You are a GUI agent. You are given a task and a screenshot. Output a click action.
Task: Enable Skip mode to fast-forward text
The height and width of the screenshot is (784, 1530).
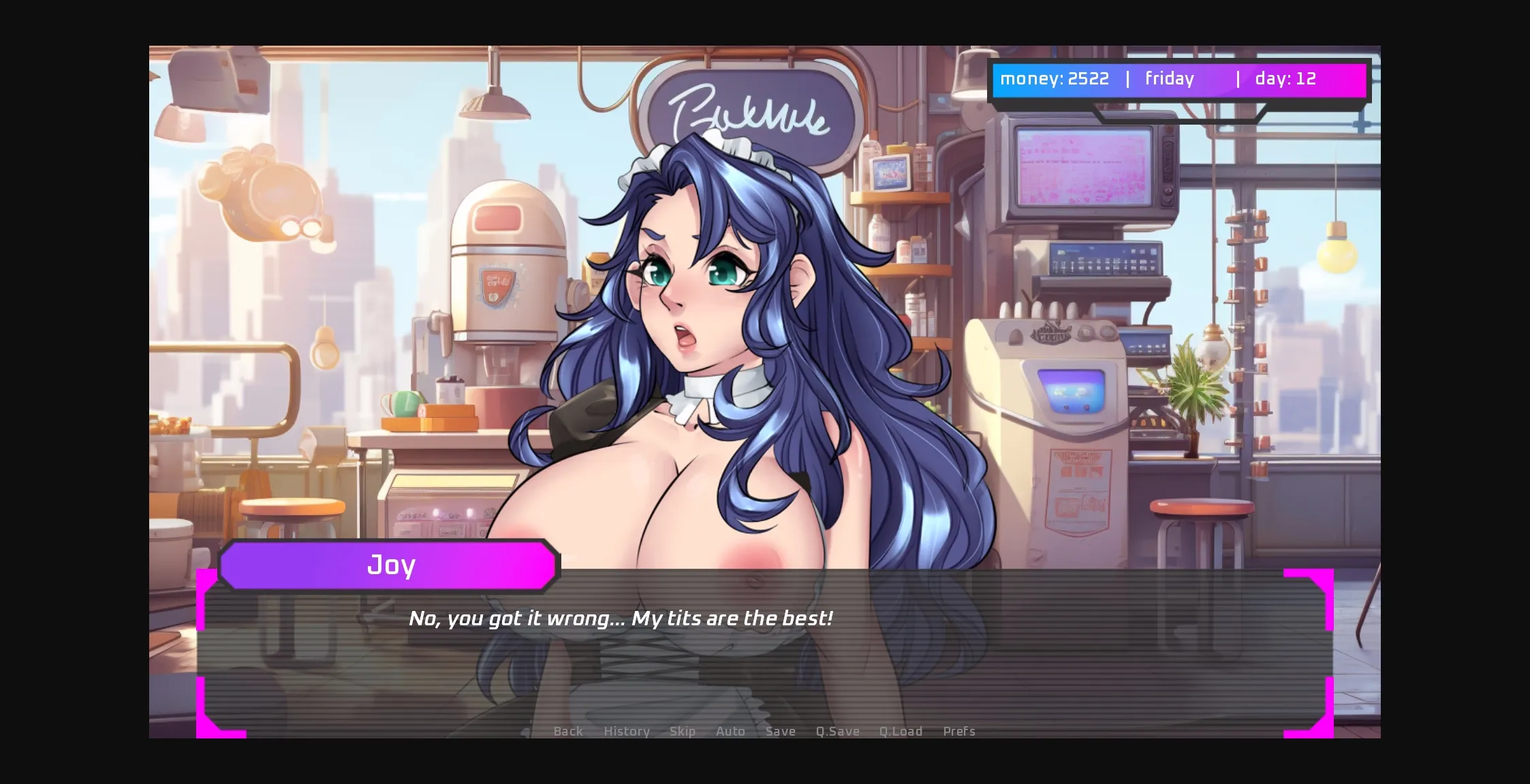(683, 731)
